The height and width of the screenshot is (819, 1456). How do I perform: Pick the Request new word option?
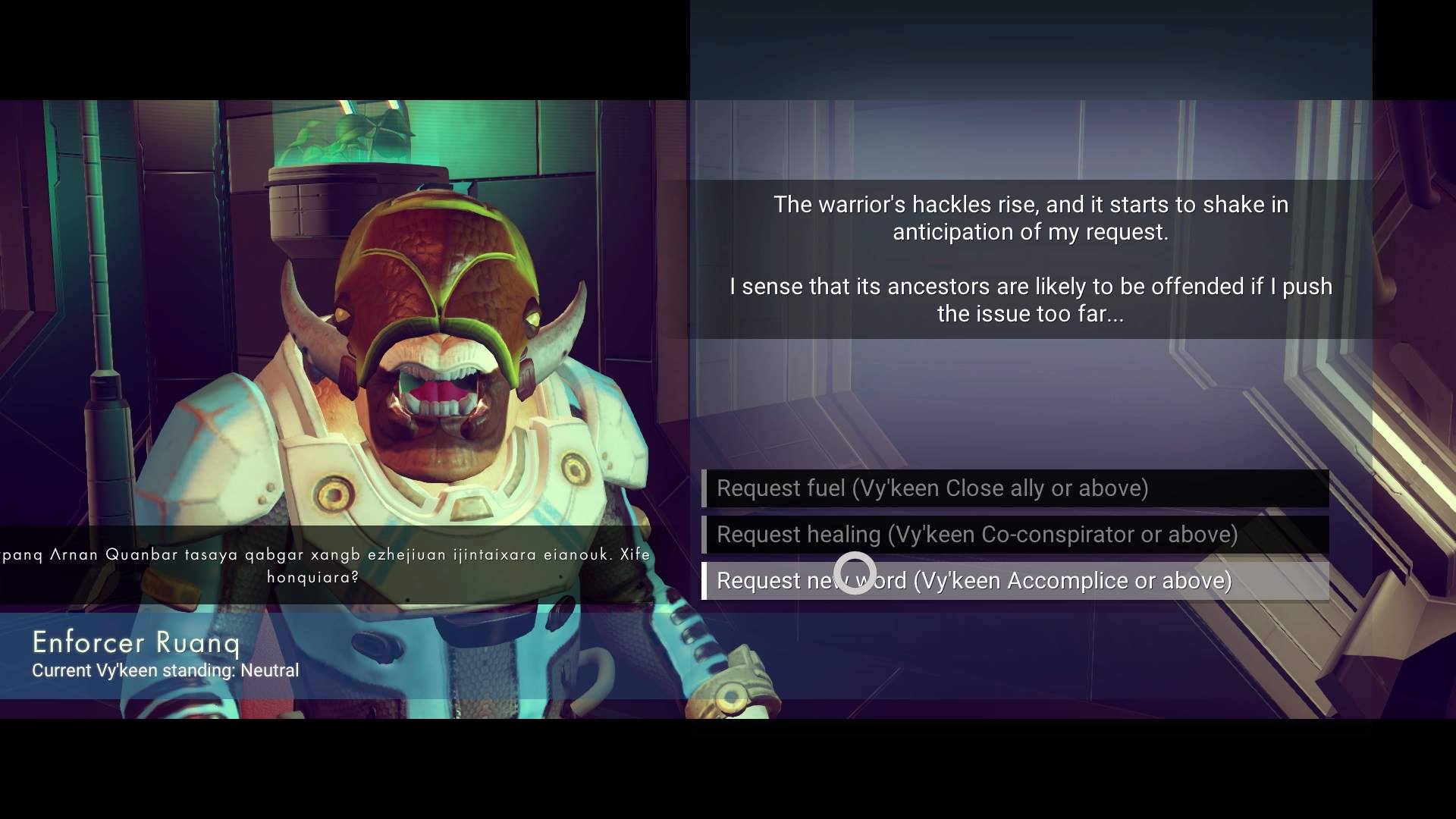coord(1015,581)
